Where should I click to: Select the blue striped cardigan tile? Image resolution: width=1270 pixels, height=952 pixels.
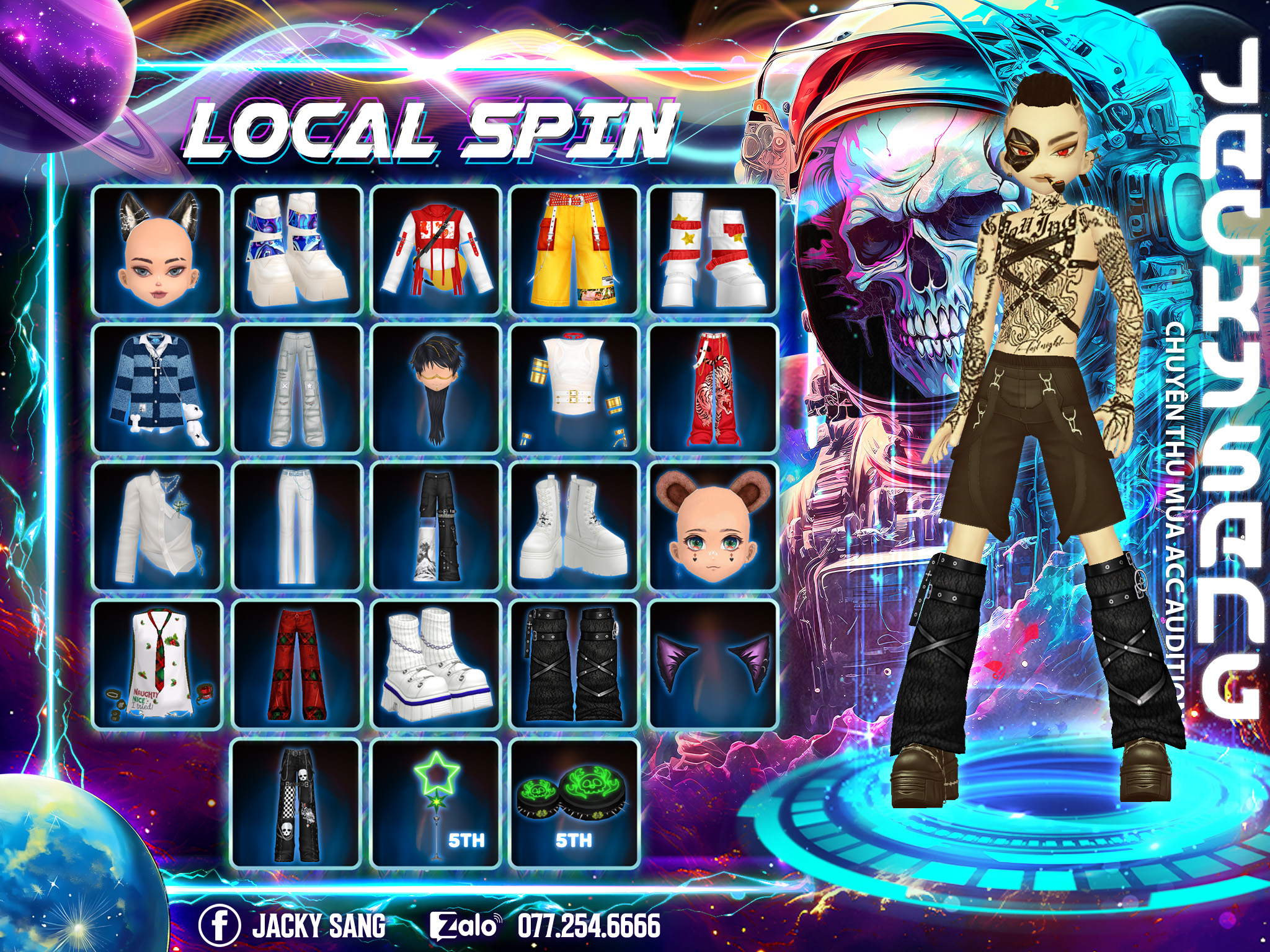click(x=157, y=388)
